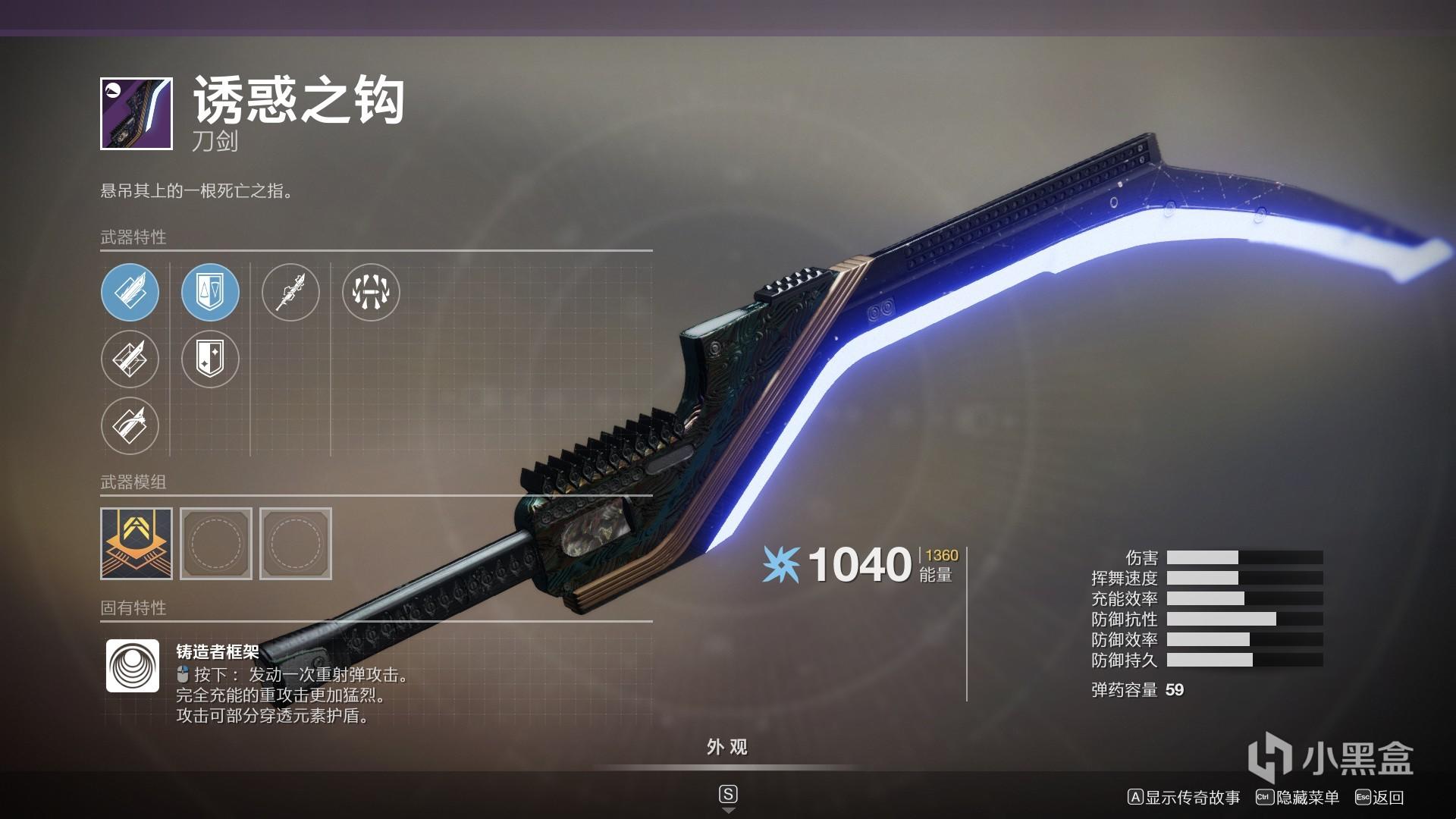The height and width of the screenshot is (819, 1456).
Task: Select the bottom blade perk option
Action: point(130,425)
